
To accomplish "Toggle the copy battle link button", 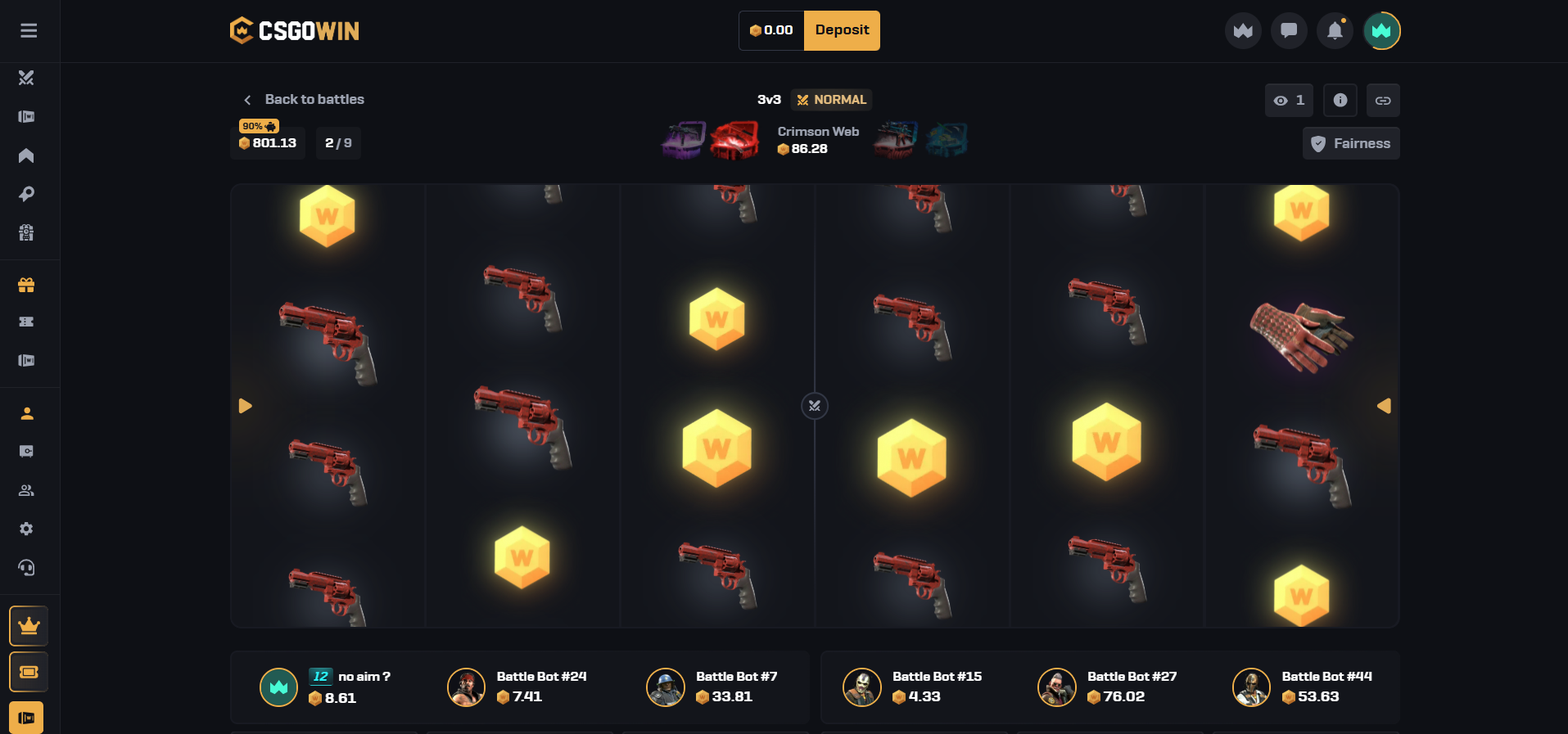I will pyautogui.click(x=1385, y=100).
